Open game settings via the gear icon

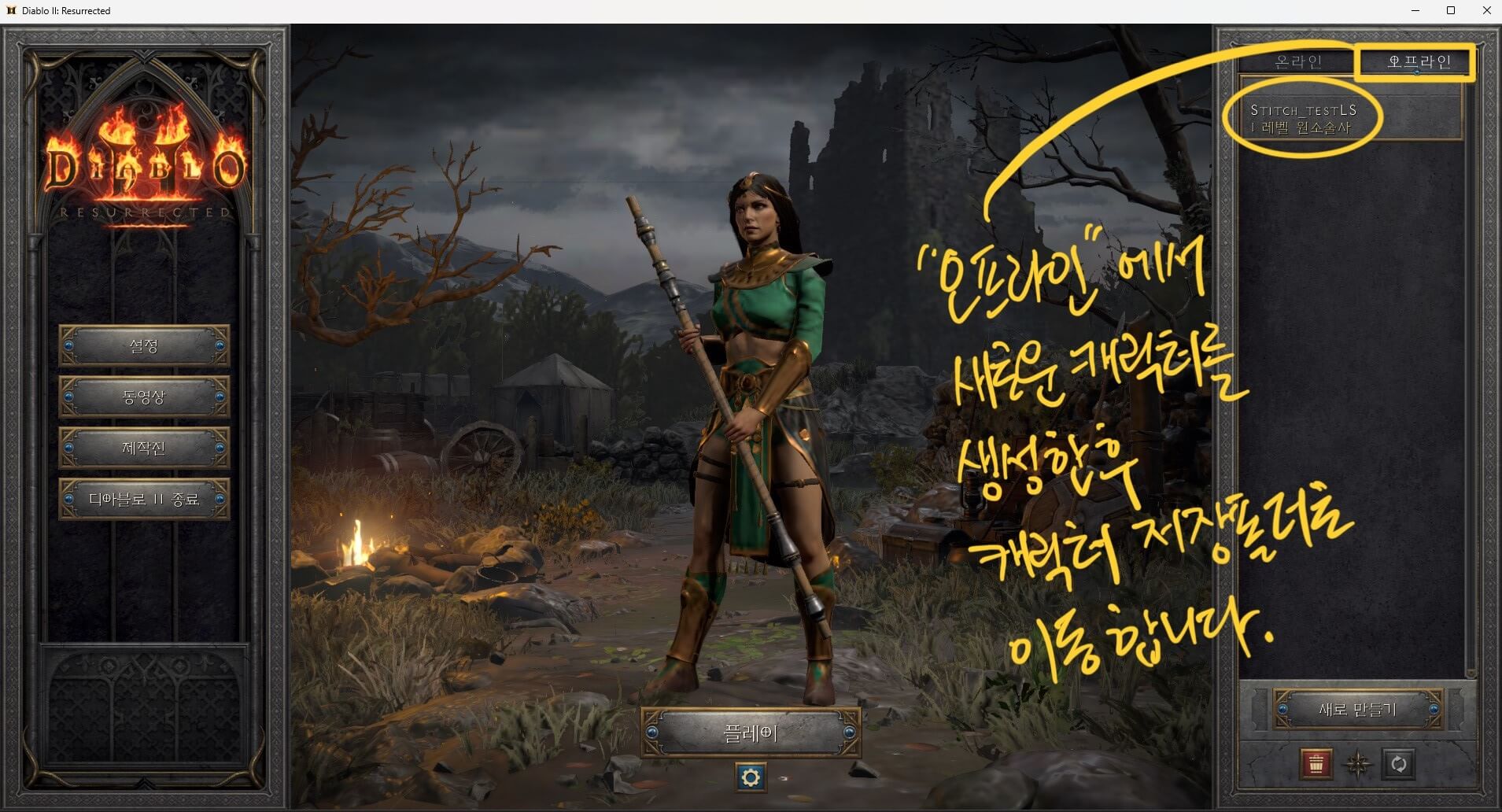[753, 775]
